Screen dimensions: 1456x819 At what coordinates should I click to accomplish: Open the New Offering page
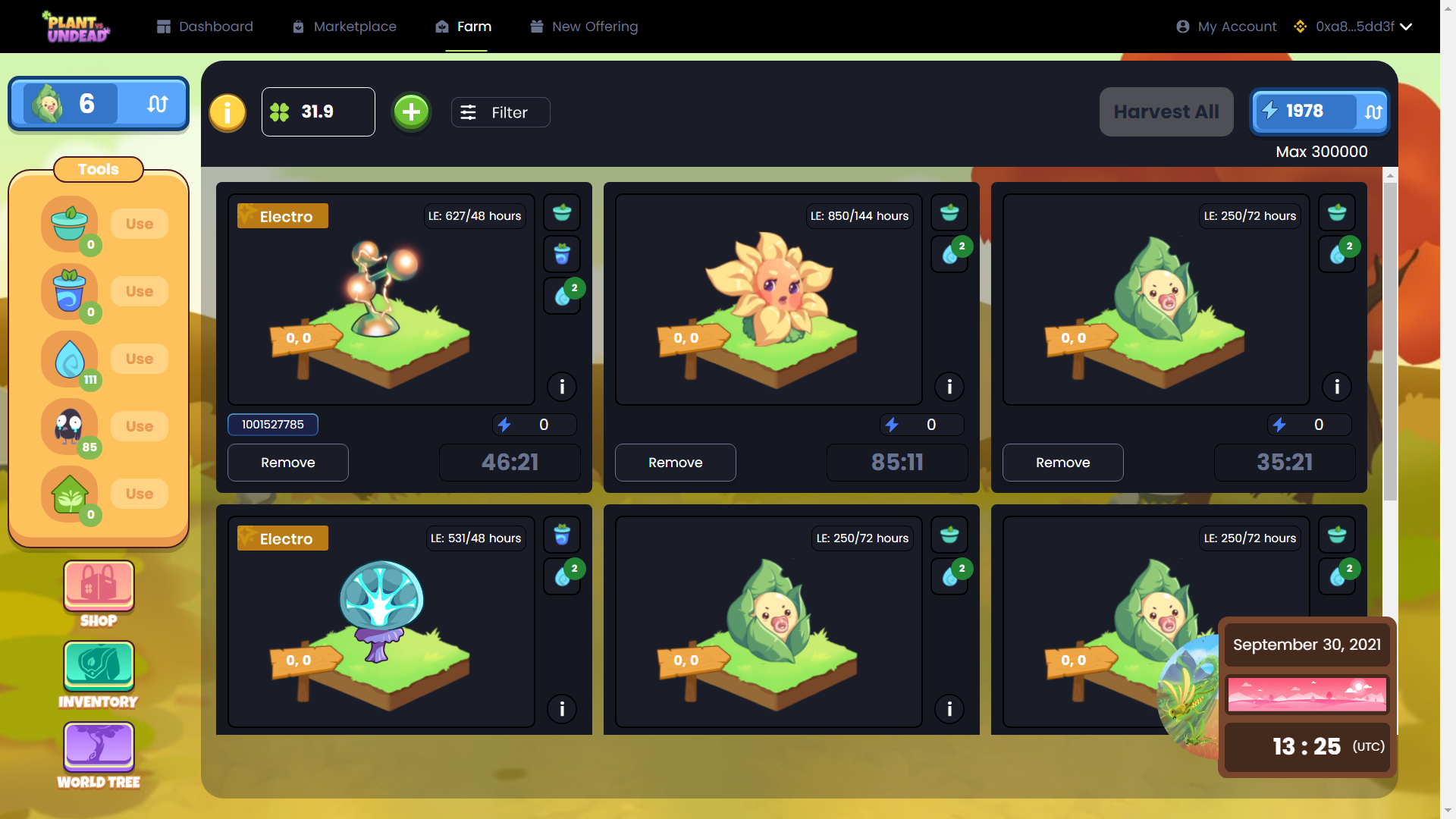coord(584,27)
